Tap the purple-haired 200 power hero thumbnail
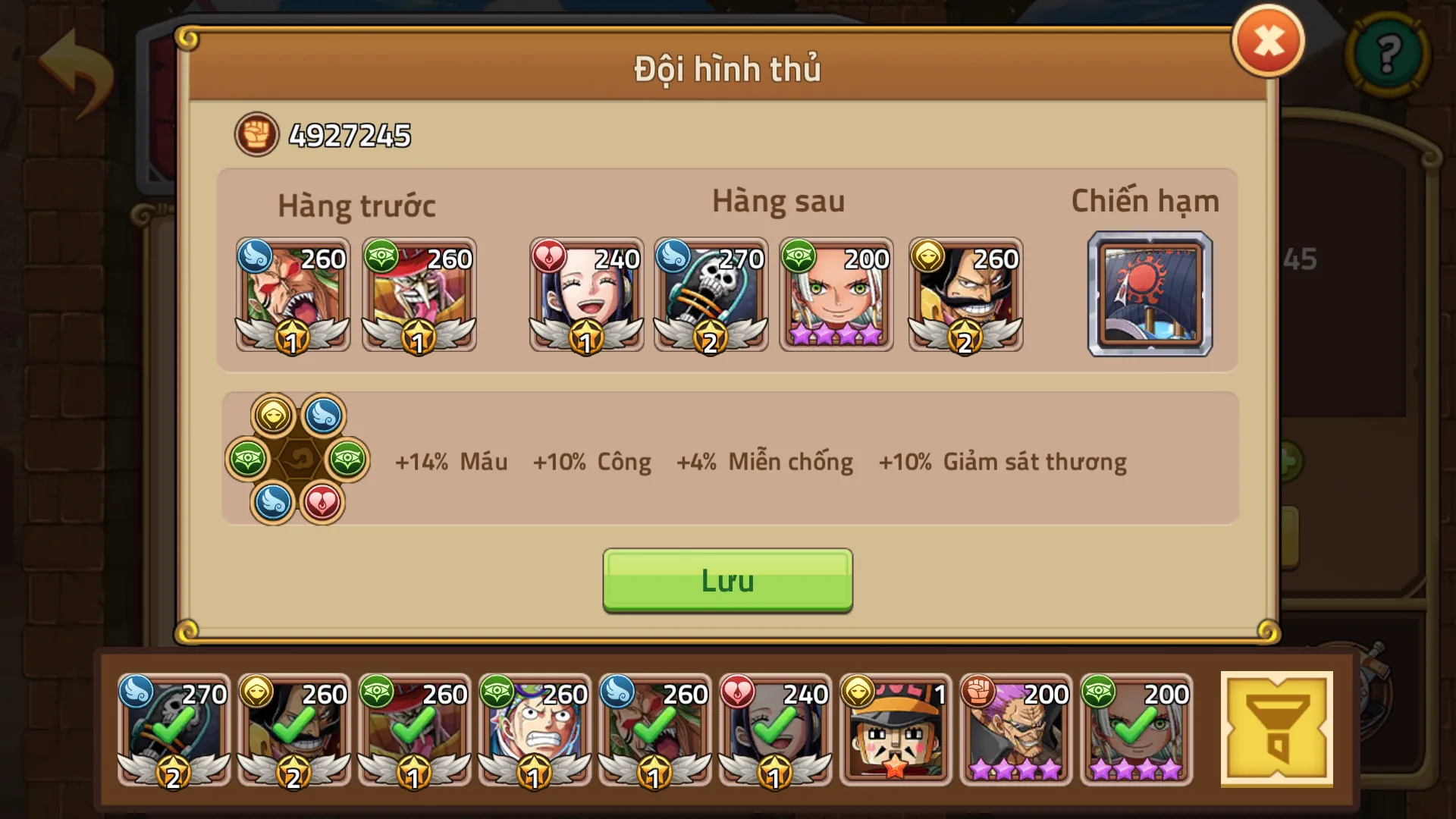The image size is (1456, 819). (x=1015, y=730)
